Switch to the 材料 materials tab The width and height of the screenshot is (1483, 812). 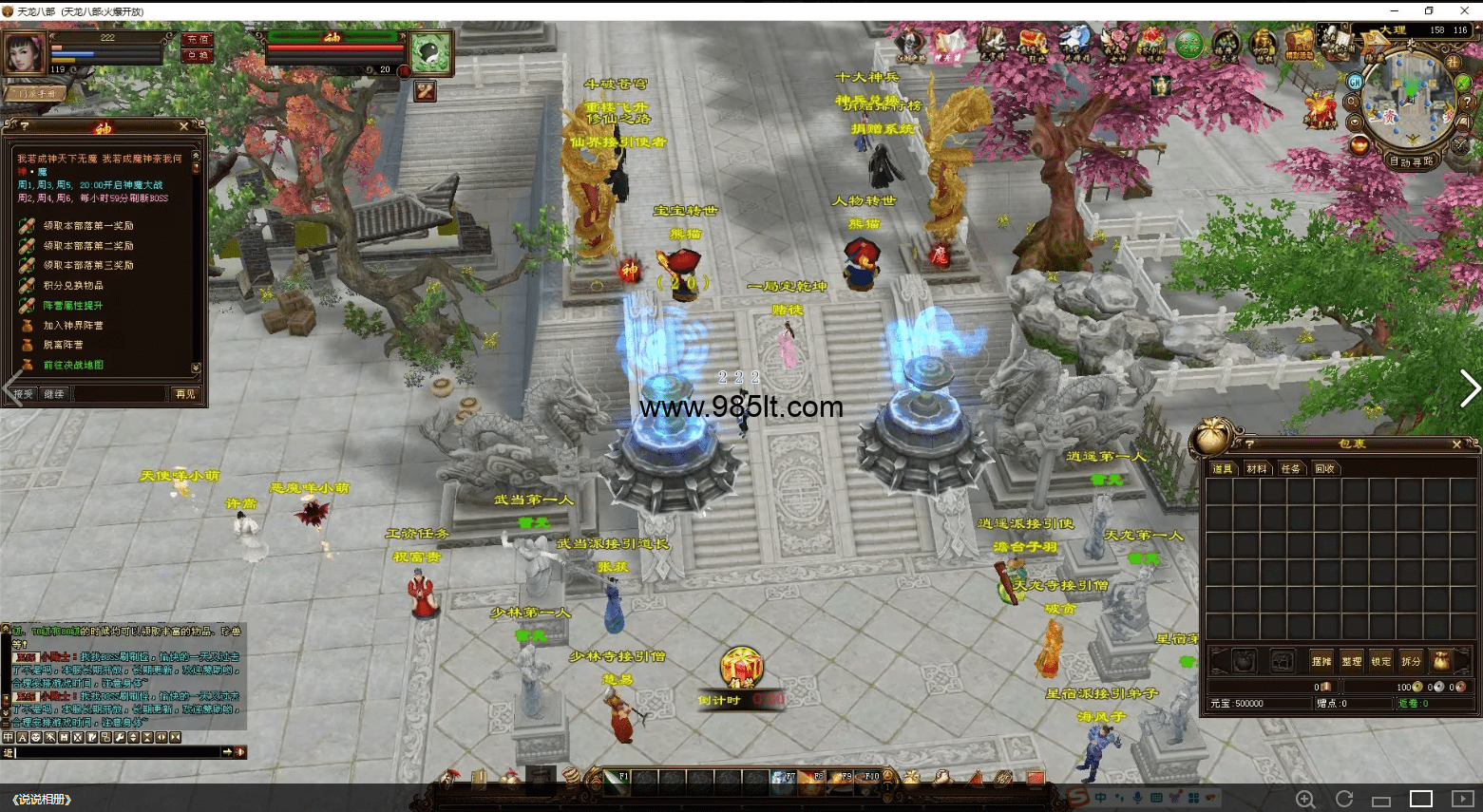coord(1256,469)
